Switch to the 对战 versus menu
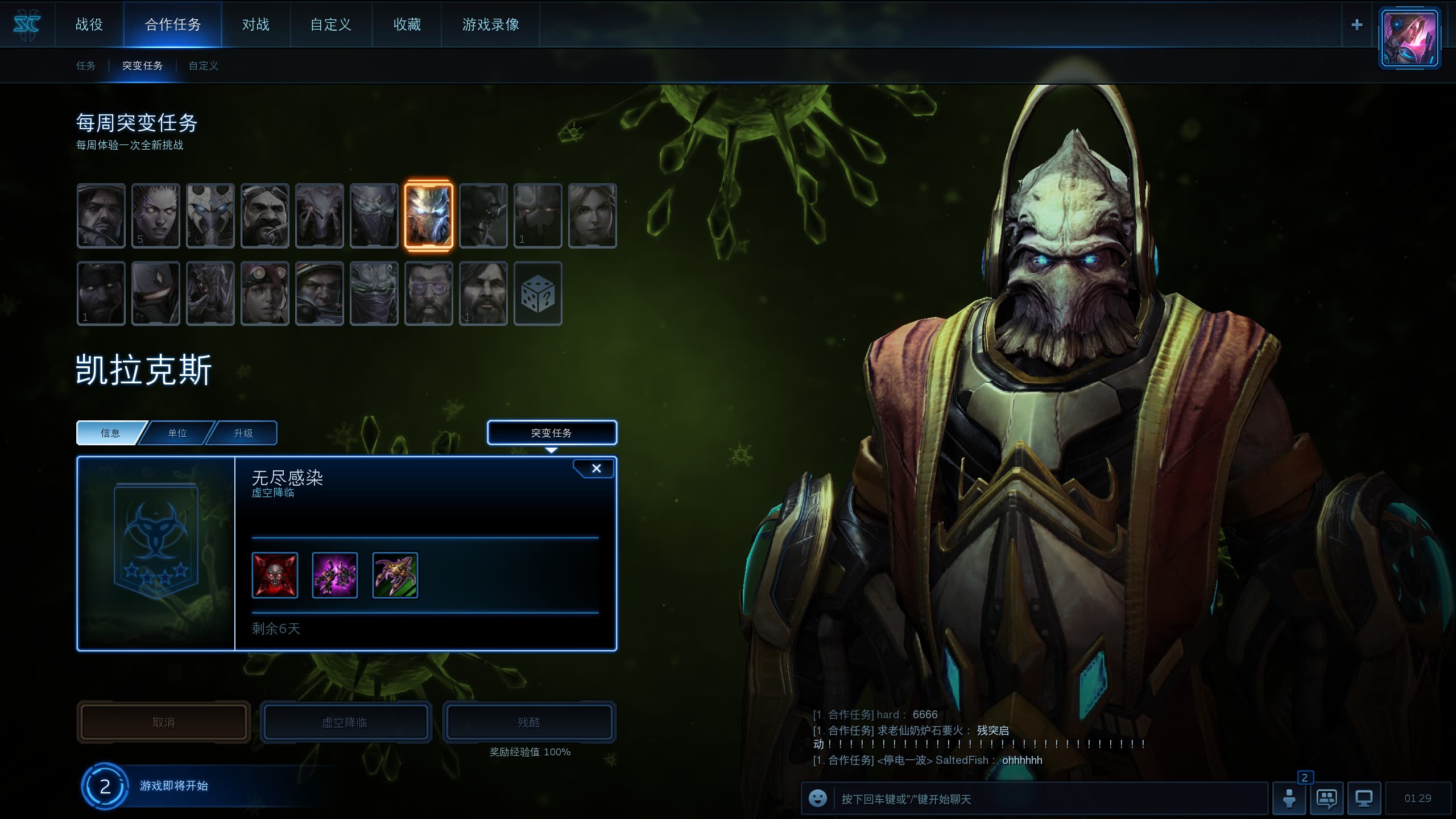This screenshot has width=1456, height=819. pyautogui.click(x=256, y=24)
